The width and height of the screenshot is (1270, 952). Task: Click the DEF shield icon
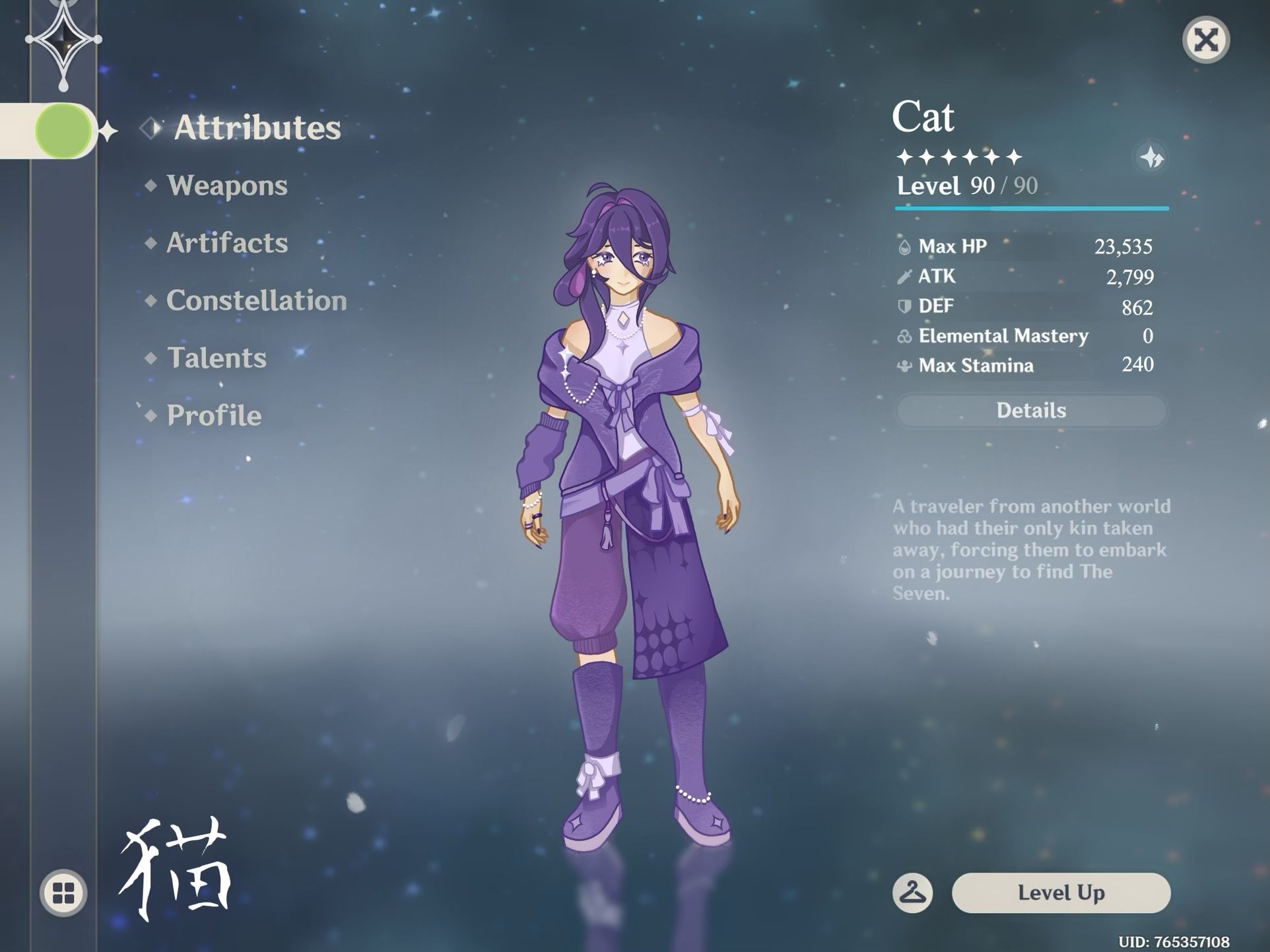point(906,306)
